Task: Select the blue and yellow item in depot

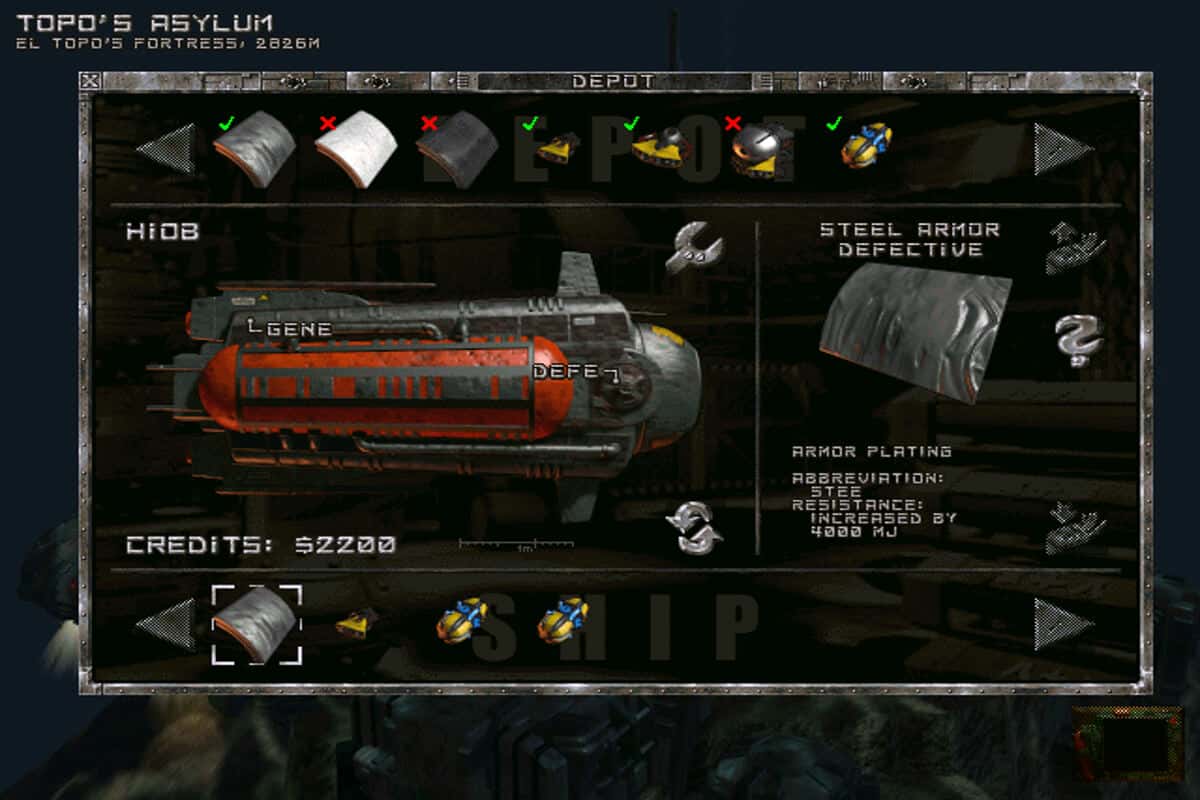Action: click(866, 146)
